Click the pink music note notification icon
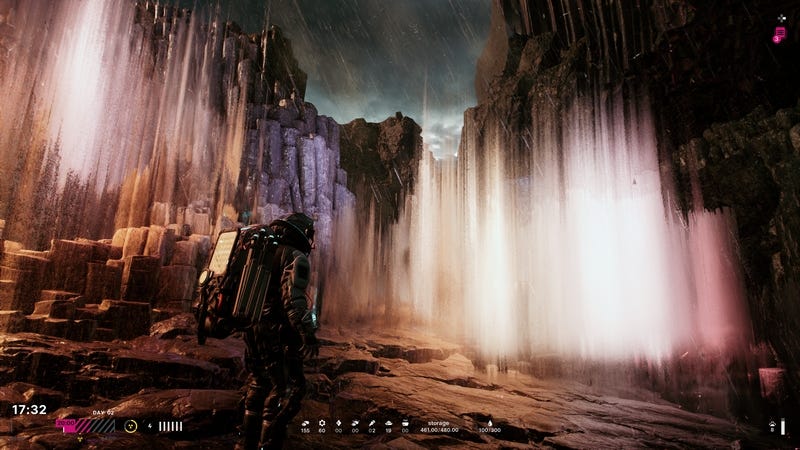The image size is (800, 450). click(x=779, y=35)
